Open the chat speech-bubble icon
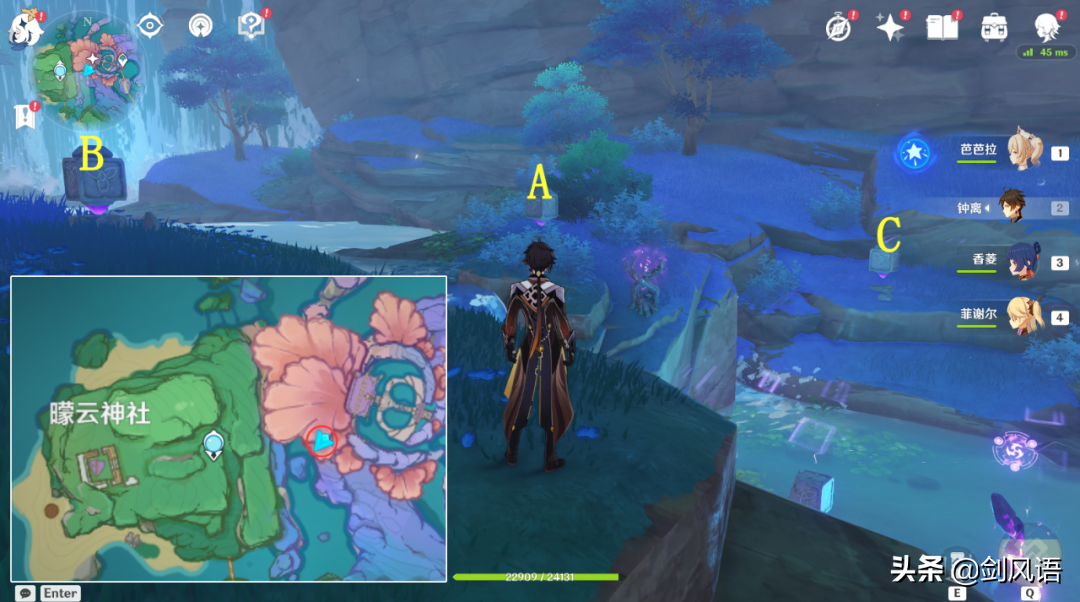 pyautogui.click(x=26, y=593)
